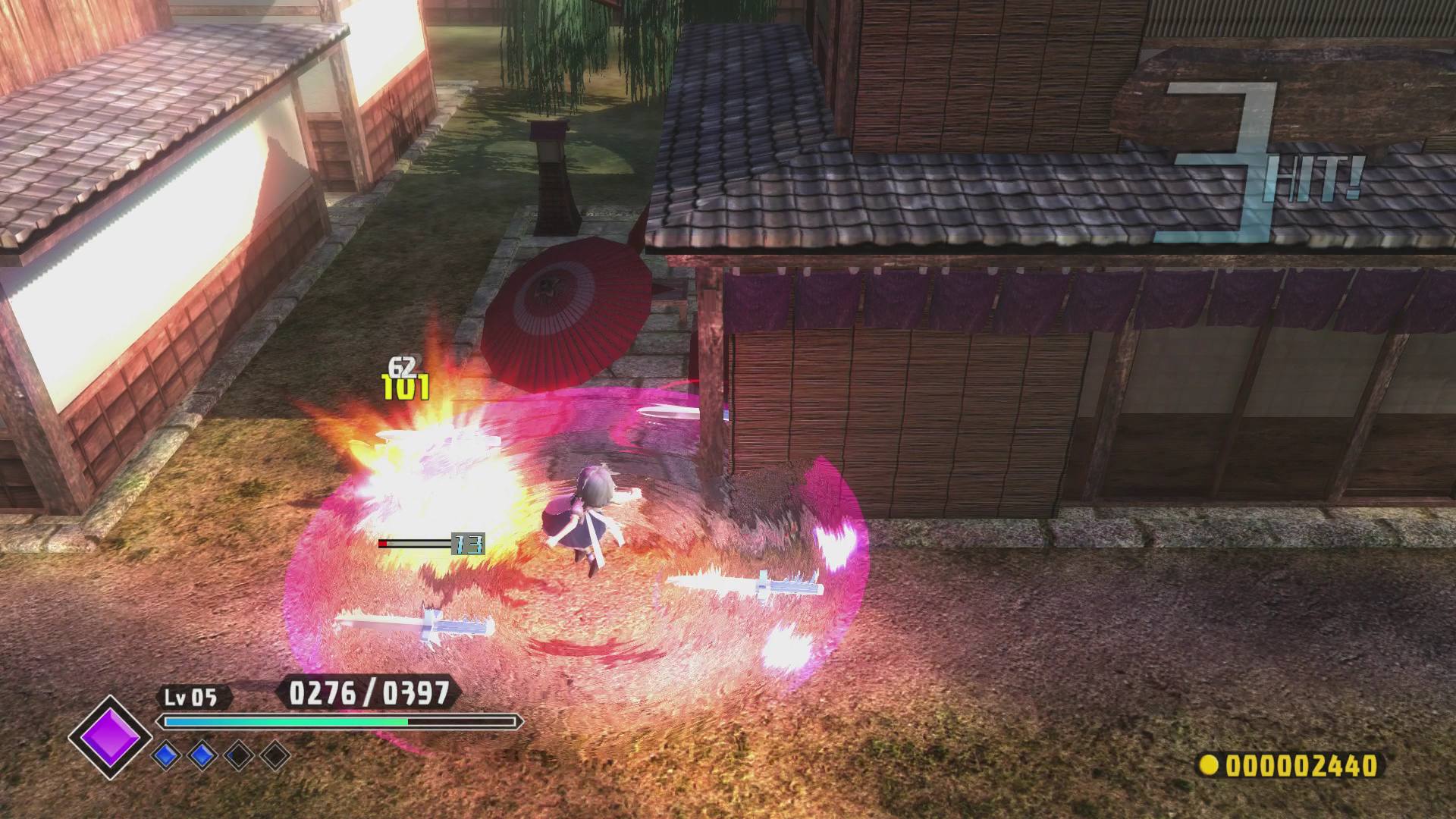
Task: Select the damage number 101
Action: [x=407, y=389]
